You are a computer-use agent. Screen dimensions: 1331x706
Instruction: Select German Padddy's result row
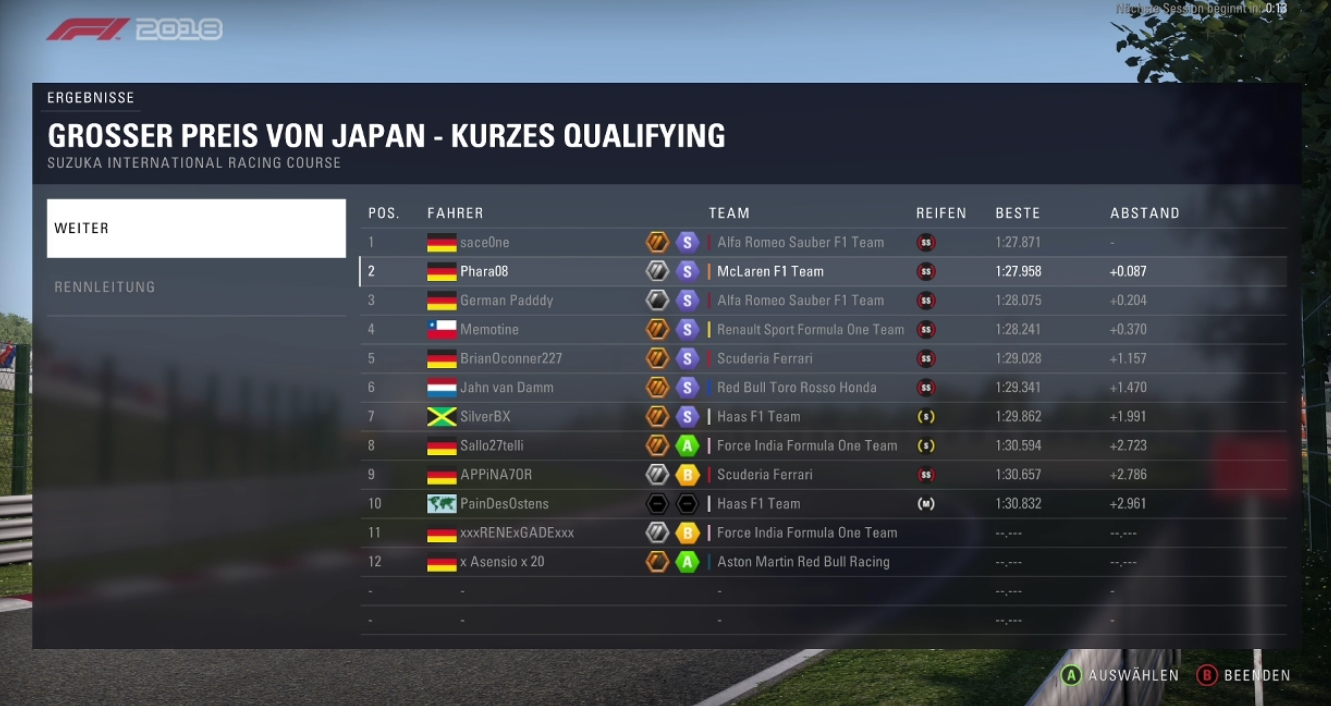coord(822,300)
